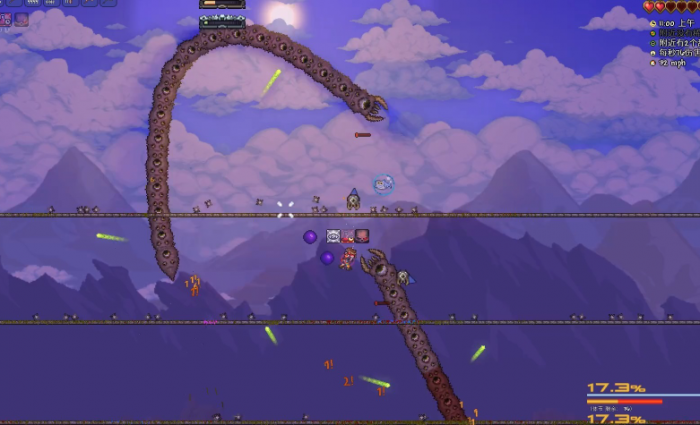The image size is (700, 425).
Task: Select the dark purple buff icon
Action: tap(21, 19)
